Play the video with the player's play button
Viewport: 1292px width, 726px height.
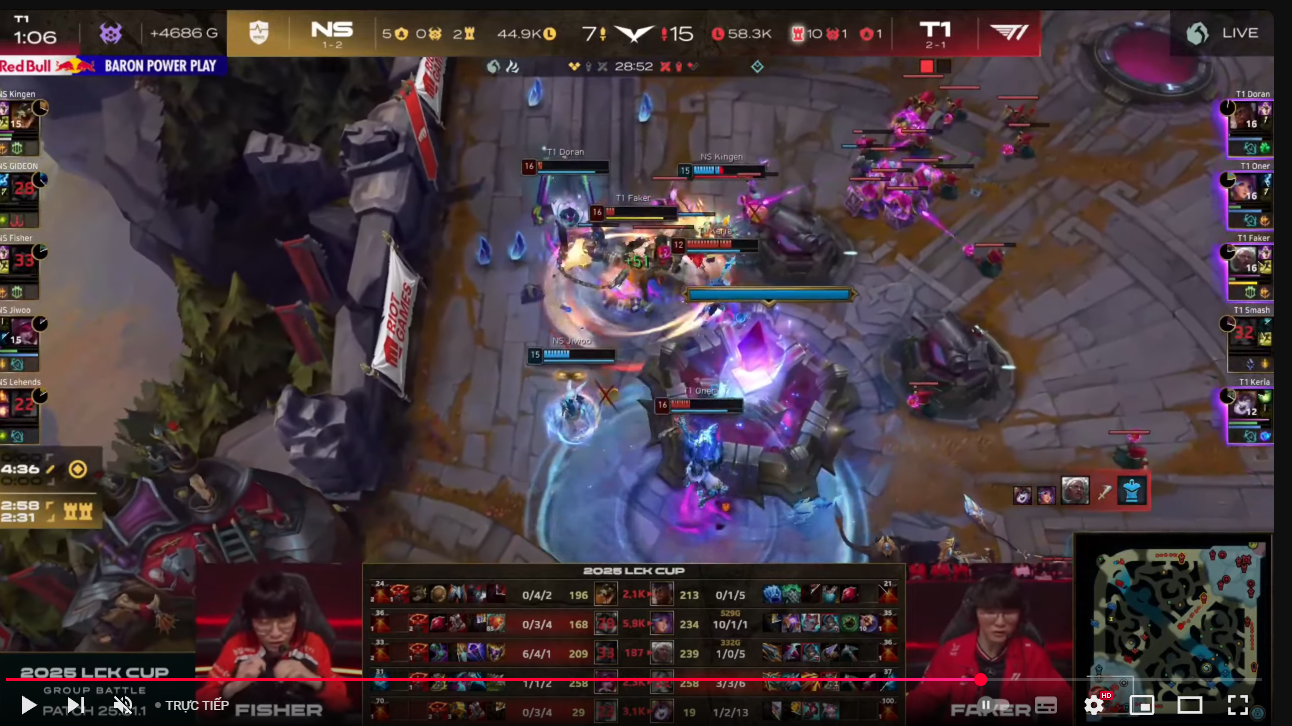click(28, 705)
